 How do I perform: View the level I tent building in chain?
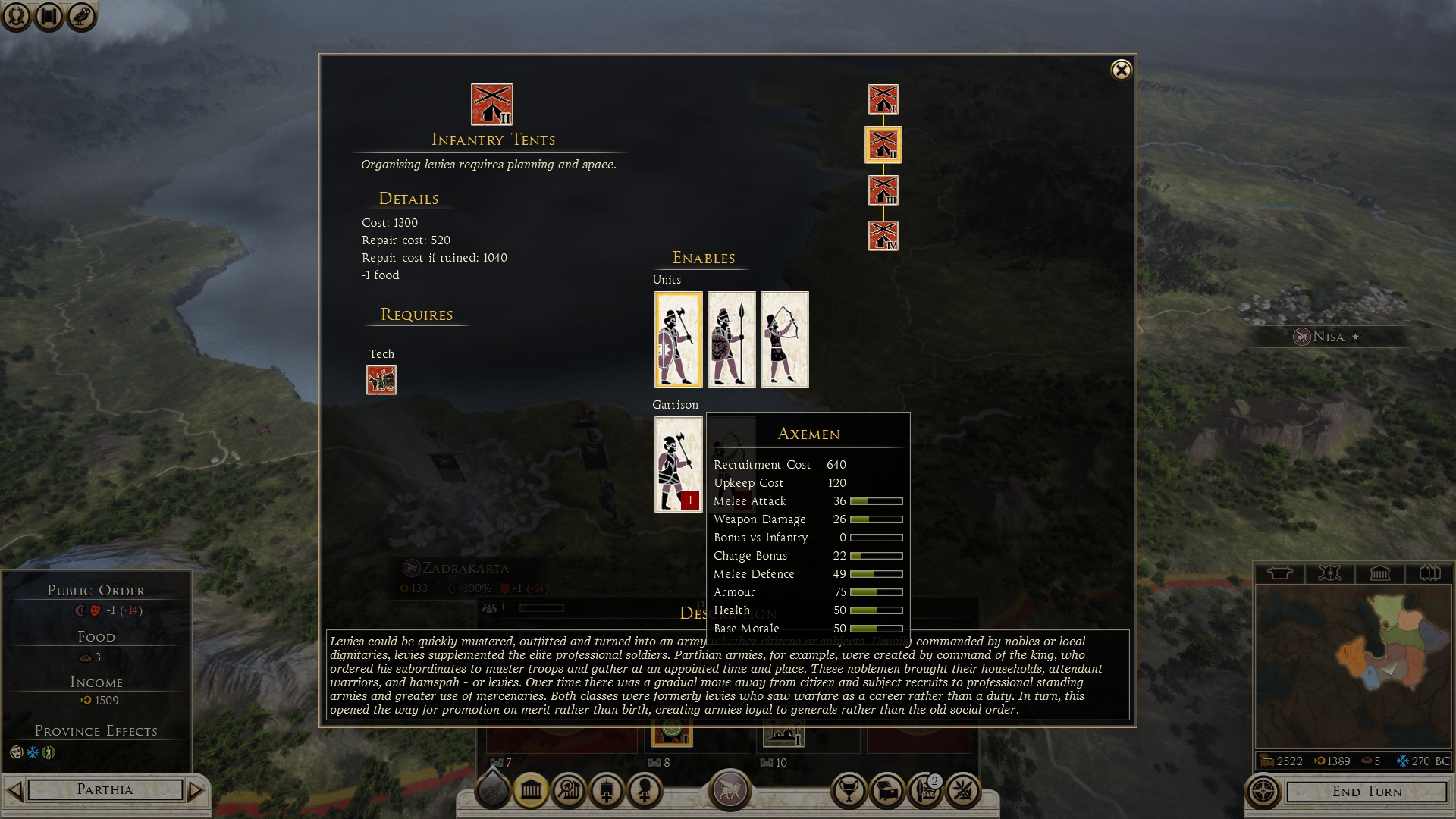pyautogui.click(x=883, y=99)
